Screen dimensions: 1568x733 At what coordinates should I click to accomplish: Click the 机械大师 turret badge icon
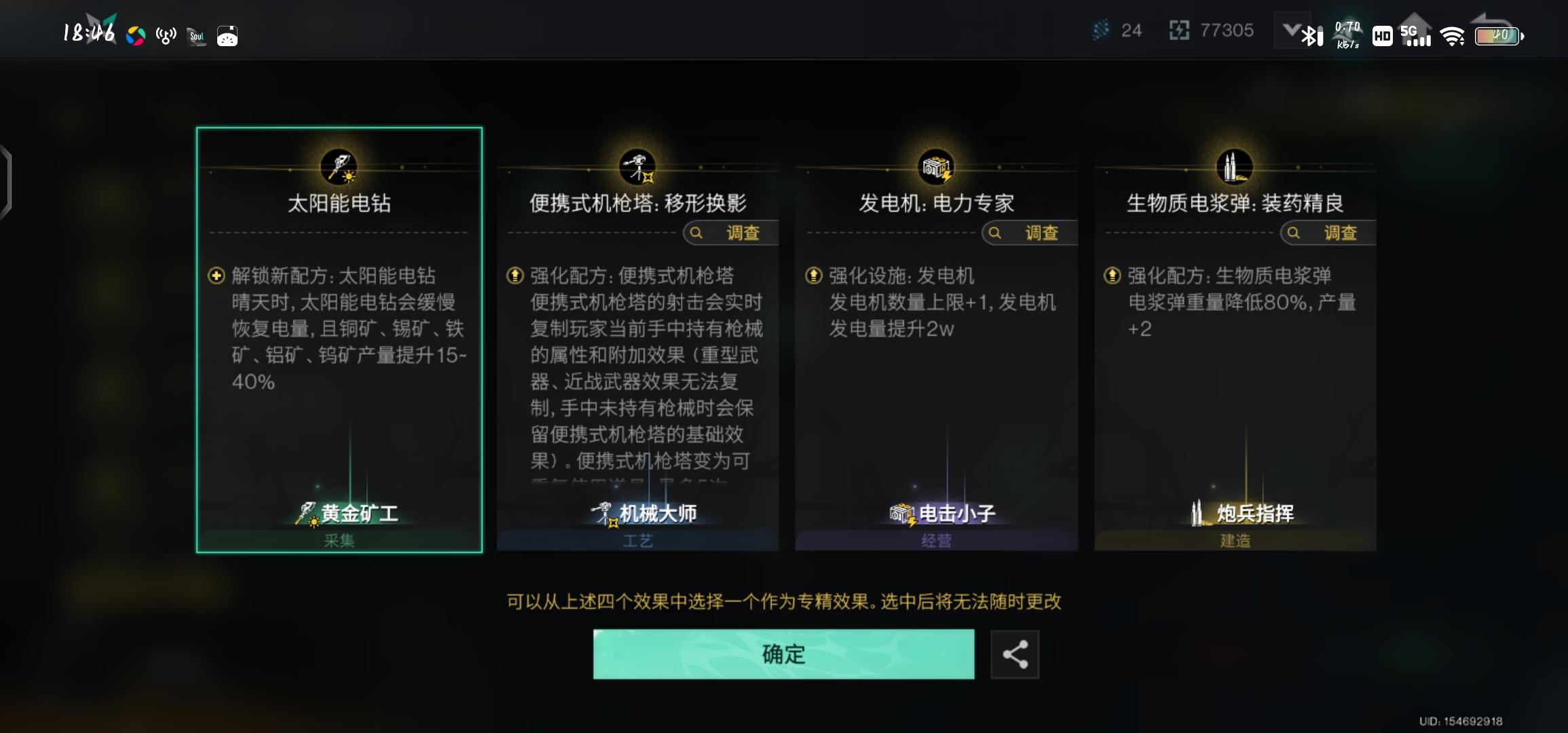(x=603, y=513)
